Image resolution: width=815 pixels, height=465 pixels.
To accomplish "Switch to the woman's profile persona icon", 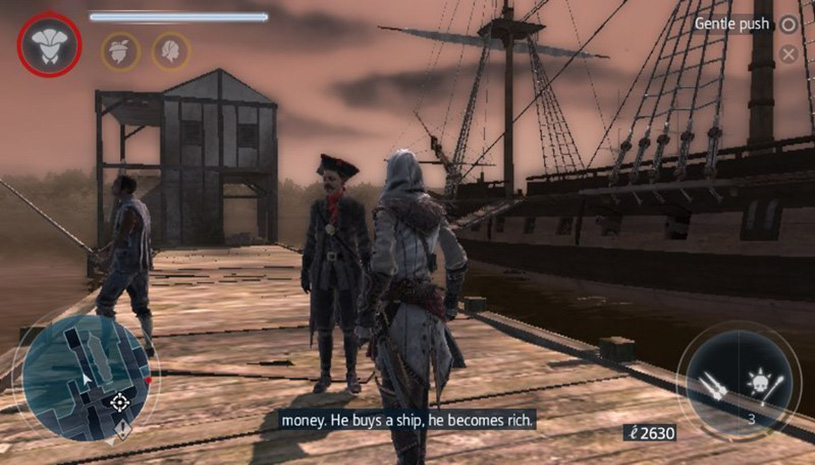I will [x=171, y=50].
